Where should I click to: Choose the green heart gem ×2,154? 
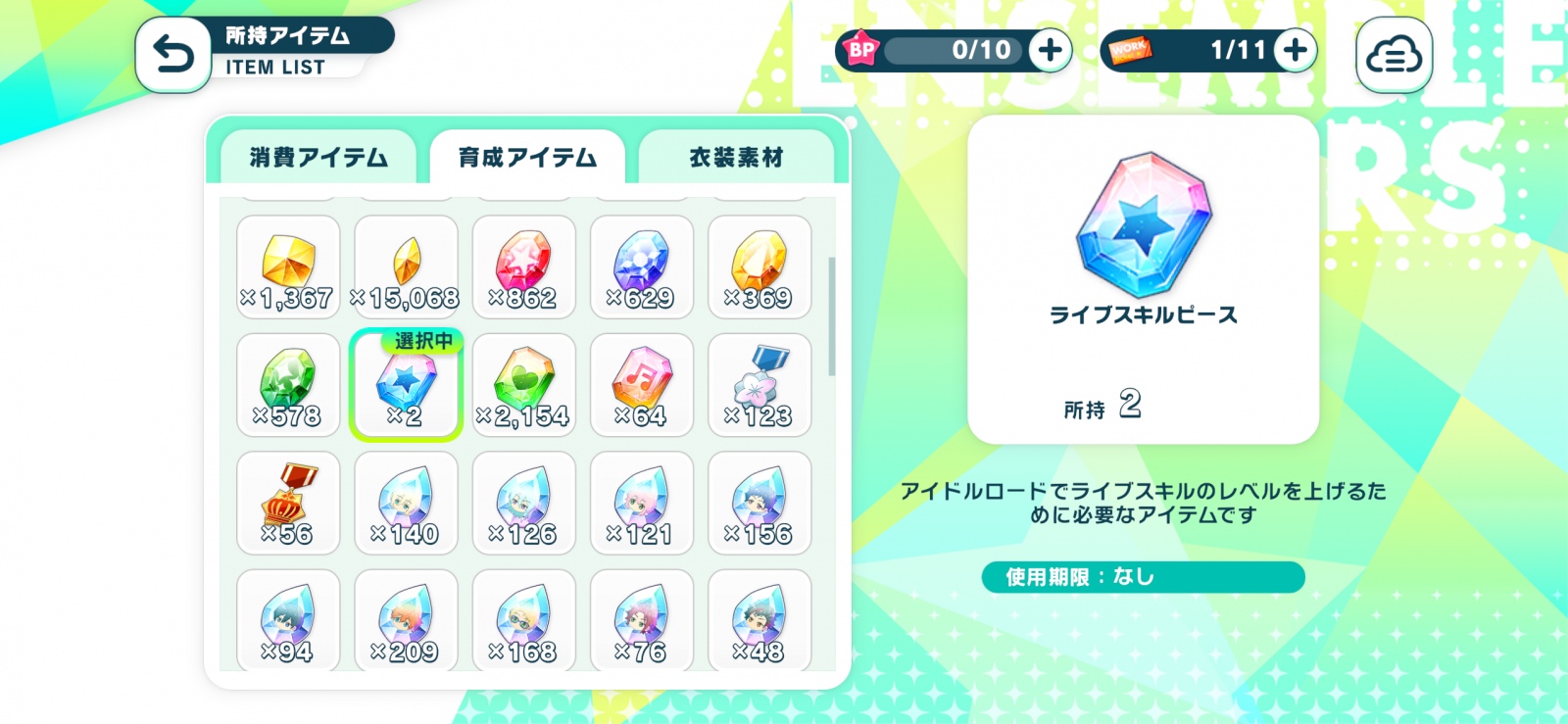pyautogui.click(x=523, y=385)
